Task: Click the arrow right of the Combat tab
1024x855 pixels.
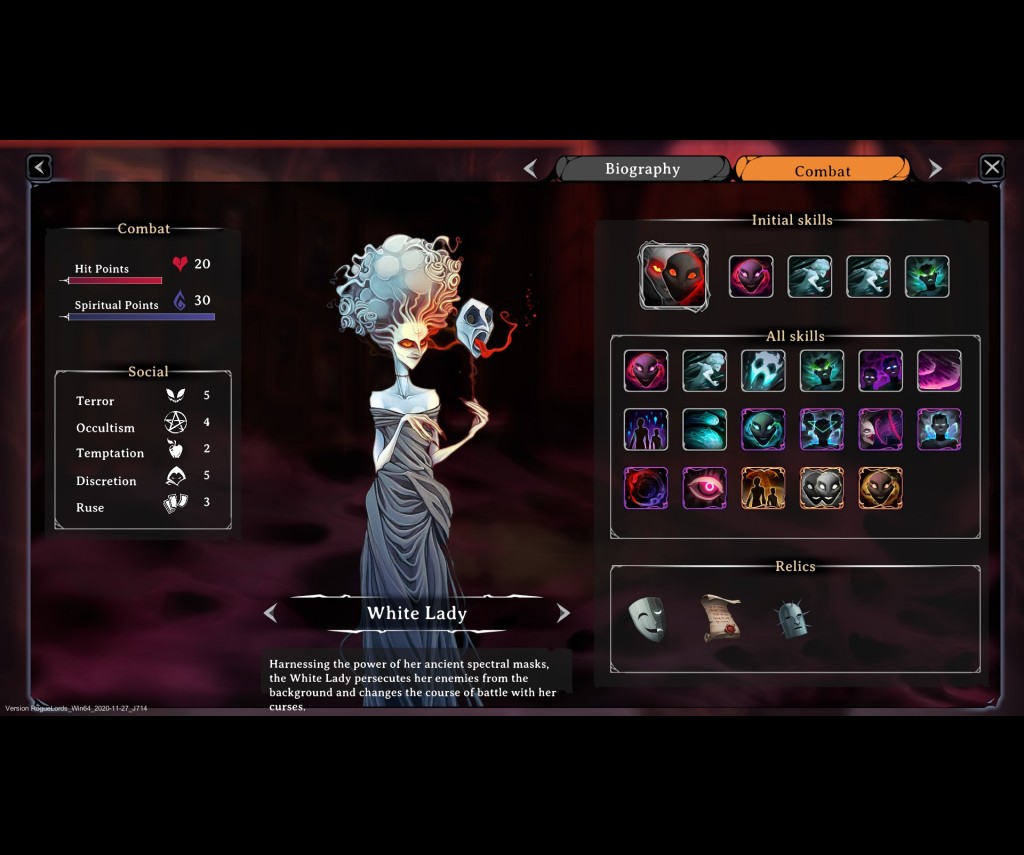Action: pyautogui.click(x=935, y=169)
